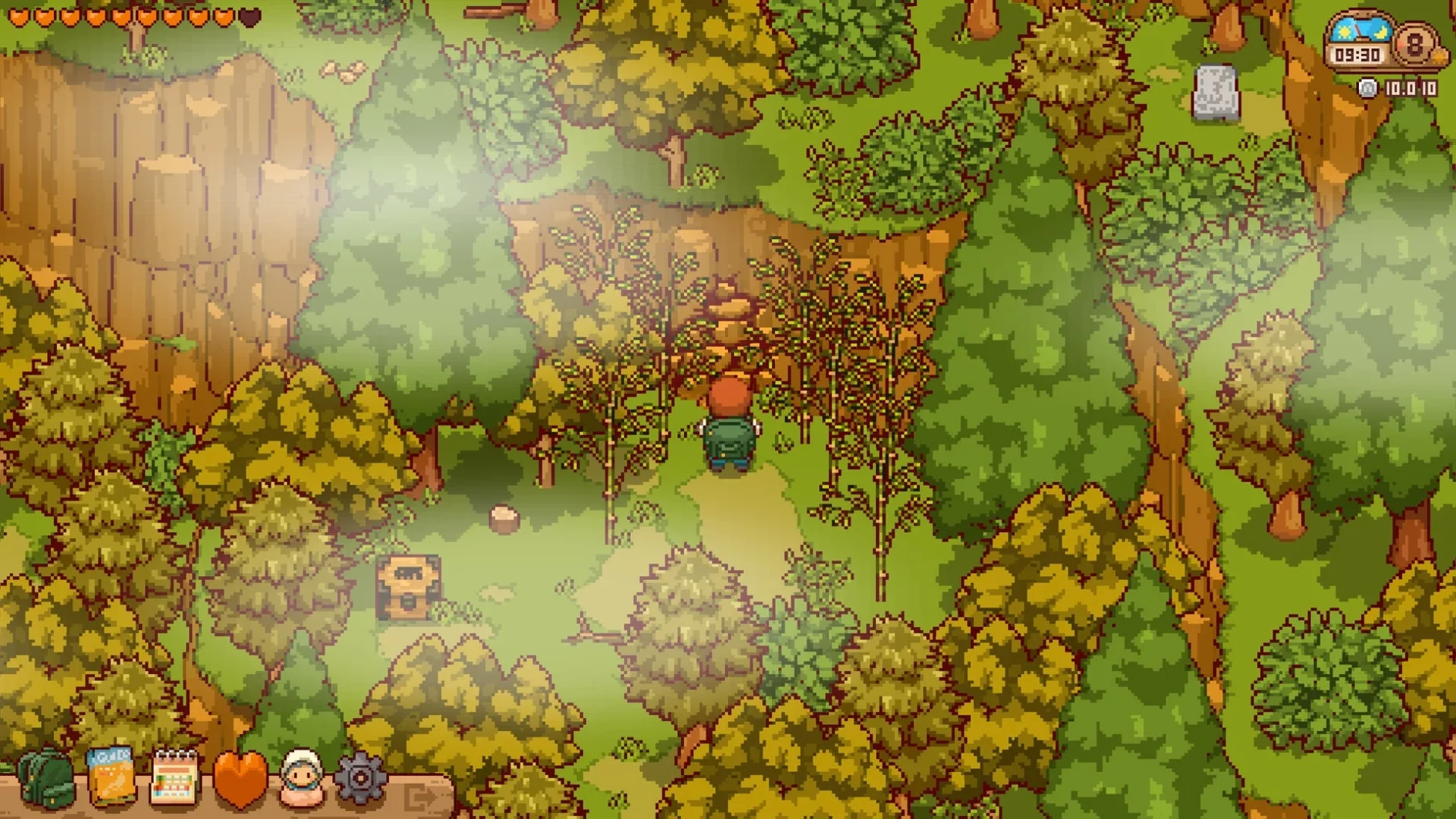The width and height of the screenshot is (1456, 819).
Task: Click the currency readout showing 10.0.10
Action: 1411,89
